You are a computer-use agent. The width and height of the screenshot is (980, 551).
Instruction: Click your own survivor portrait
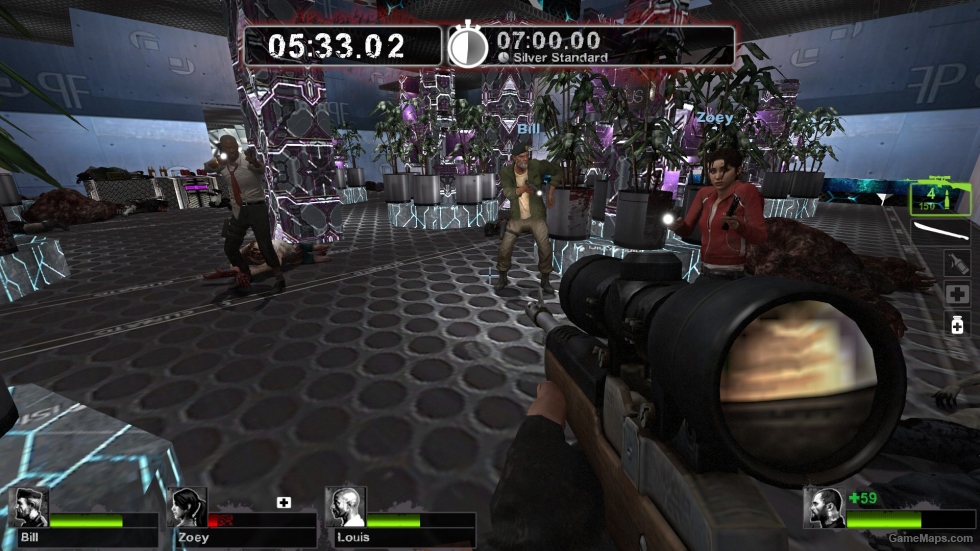coord(824,508)
